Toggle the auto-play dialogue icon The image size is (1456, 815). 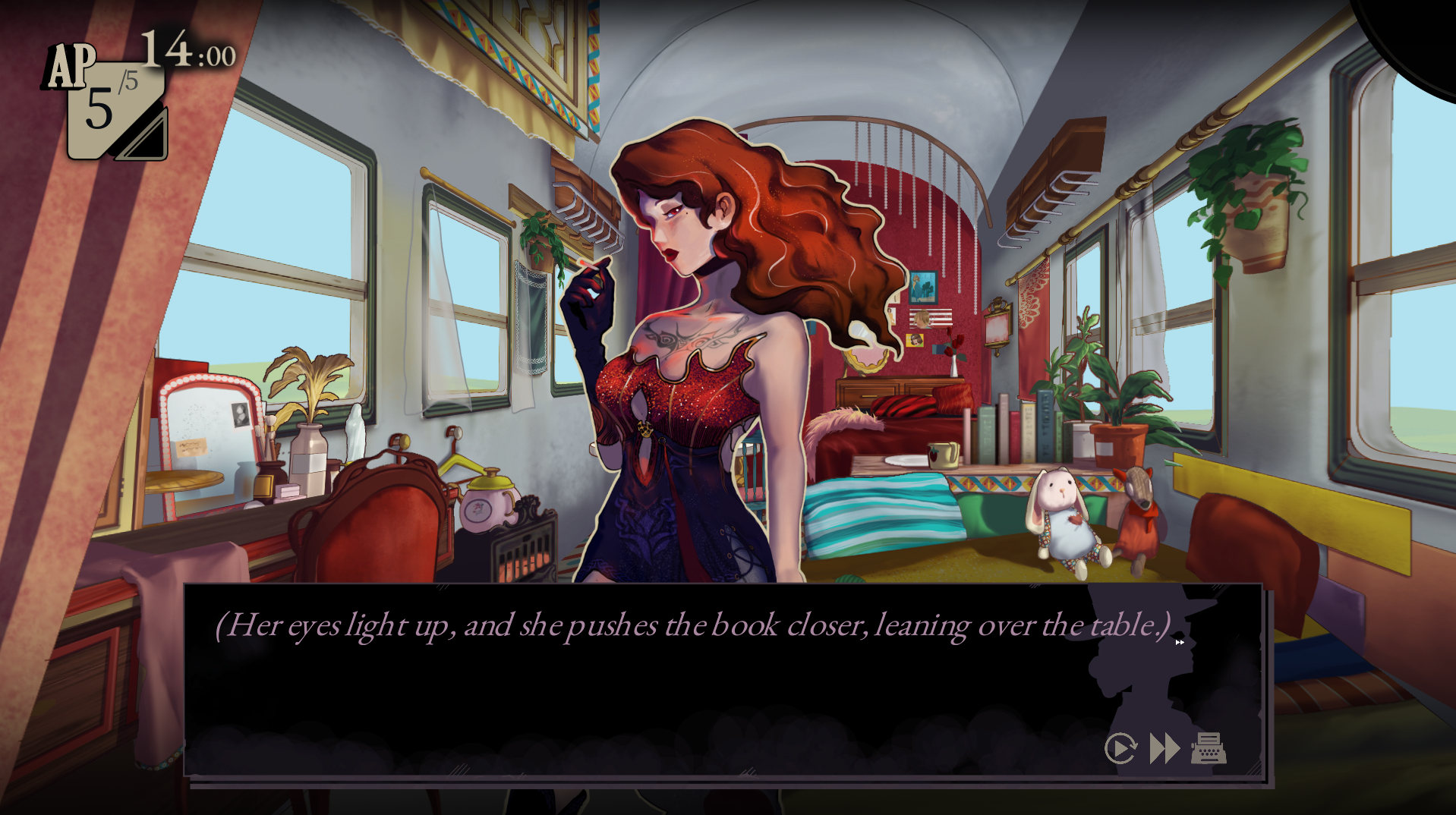(1120, 748)
